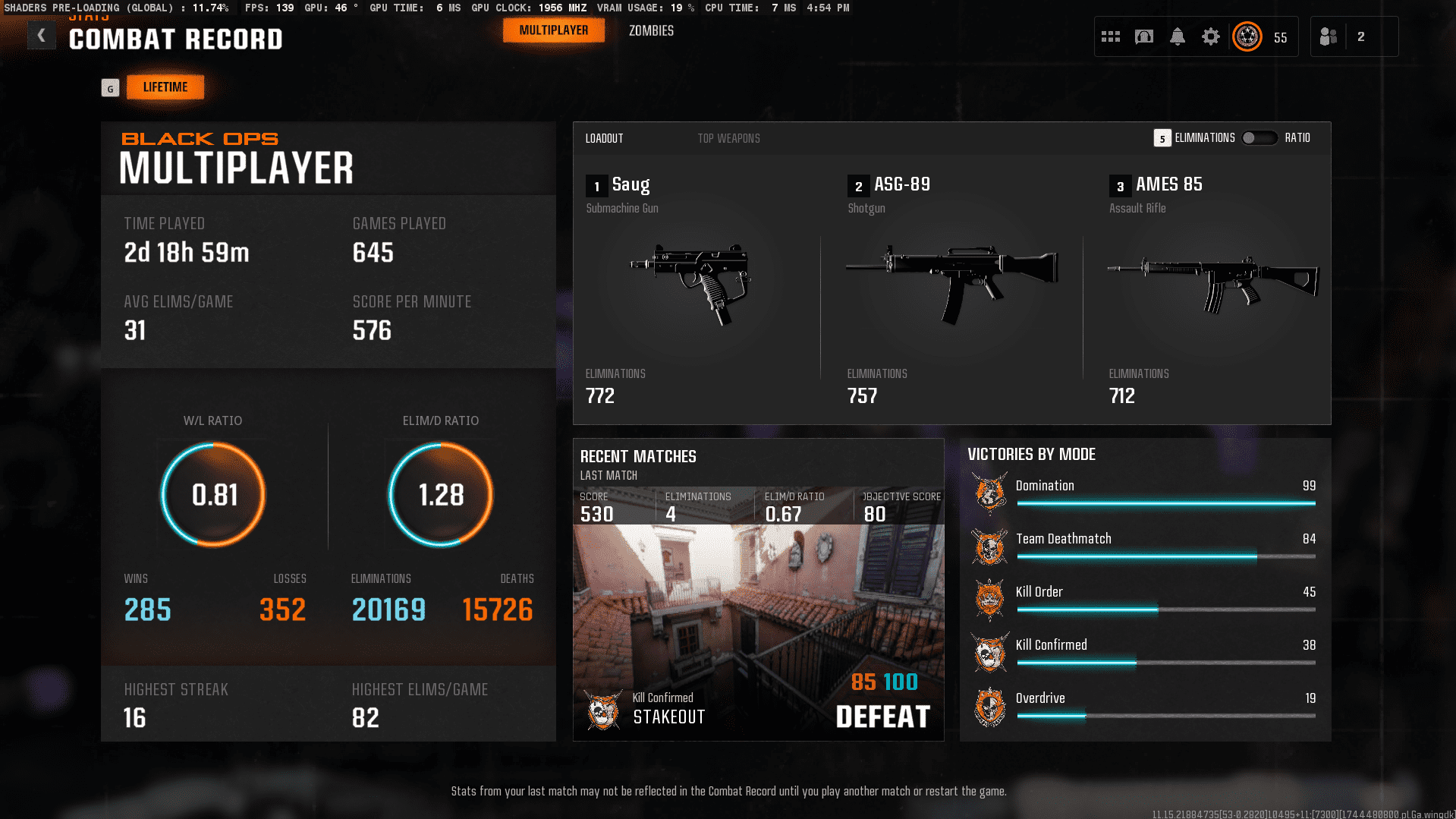The image size is (1456, 819).
Task: Select the Domination victories row
Action: pos(1144,493)
